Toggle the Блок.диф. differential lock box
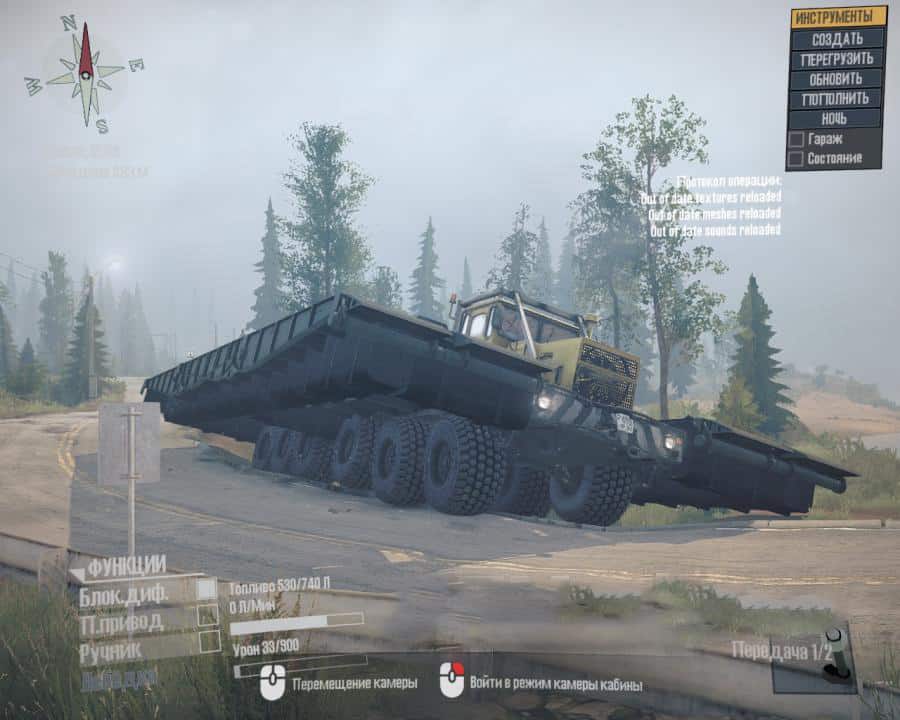Image resolution: width=900 pixels, height=720 pixels. (x=207, y=590)
